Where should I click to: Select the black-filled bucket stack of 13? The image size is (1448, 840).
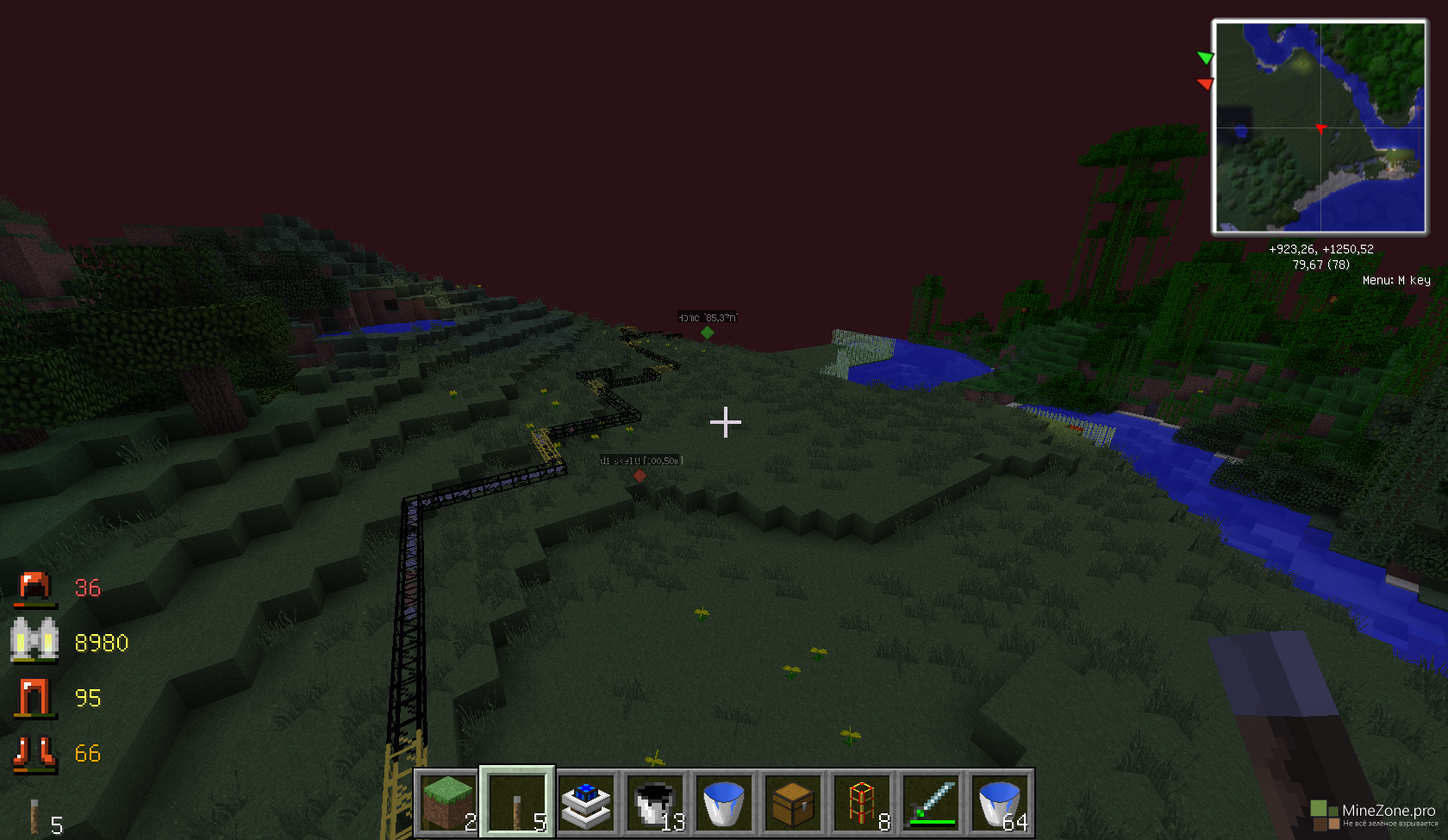[655, 802]
